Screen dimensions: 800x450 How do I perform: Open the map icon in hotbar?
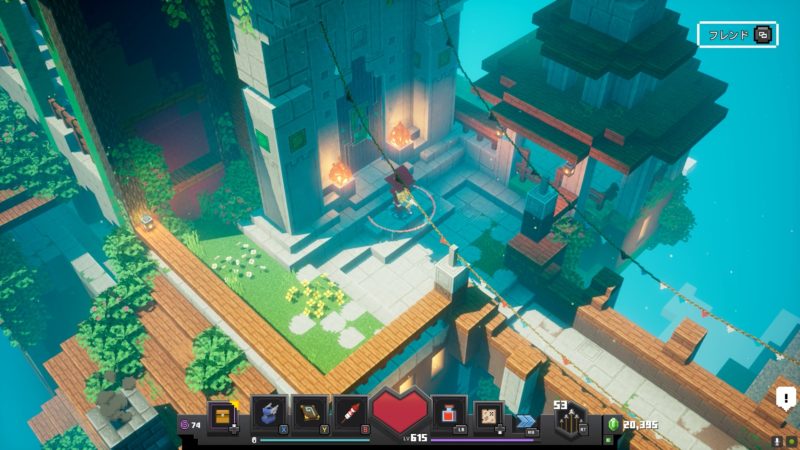pos(488,414)
